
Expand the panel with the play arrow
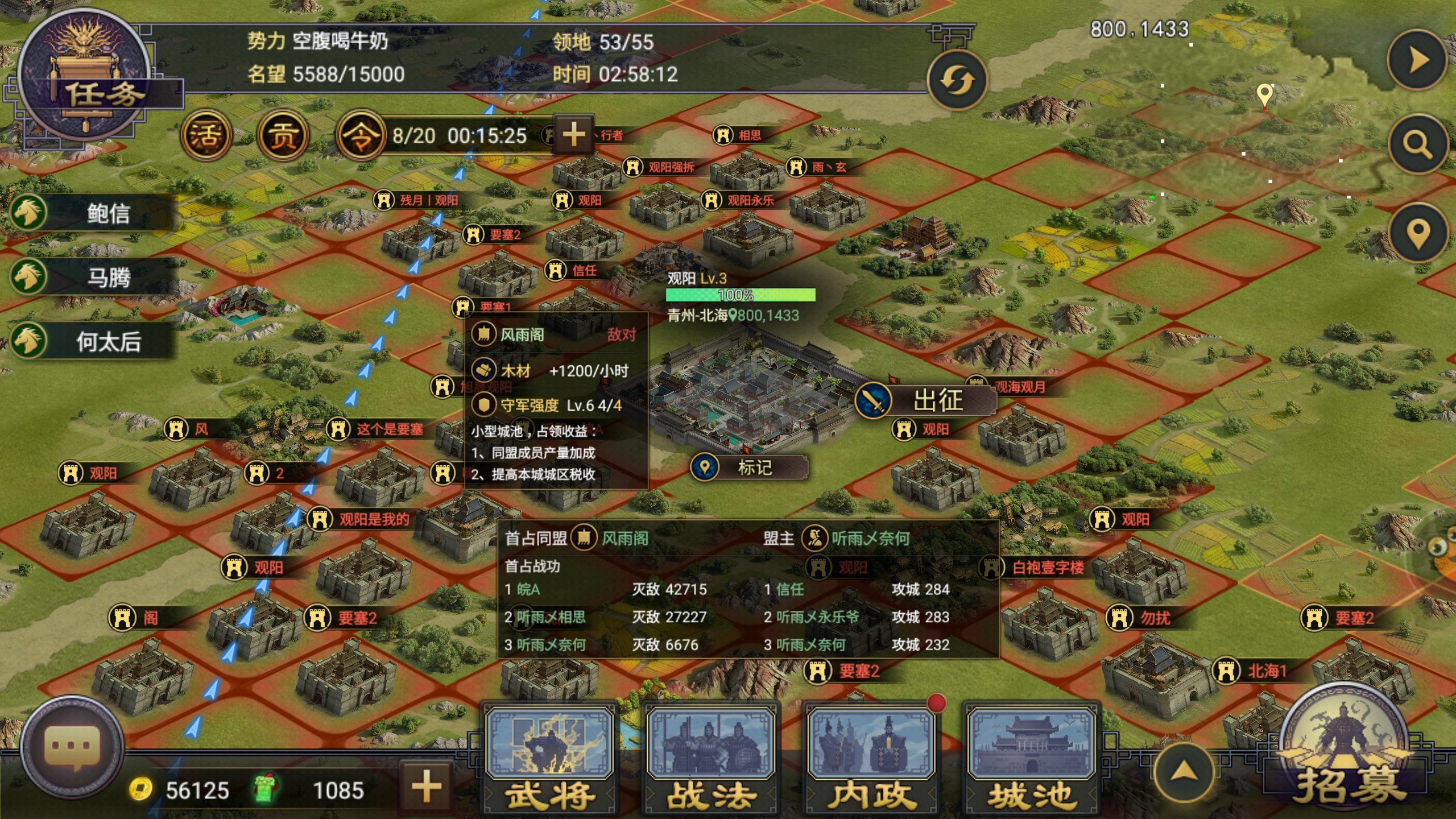click(x=1417, y=60)
